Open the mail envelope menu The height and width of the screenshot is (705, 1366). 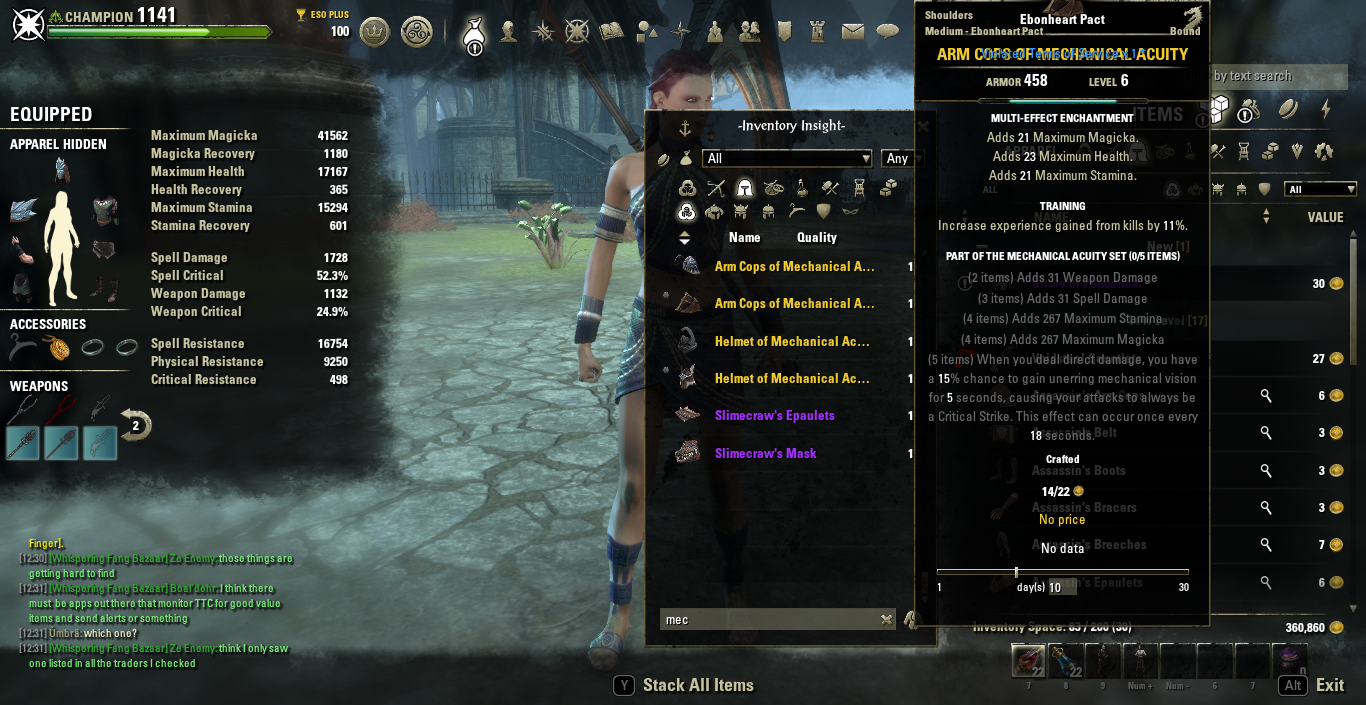click(x=852, y=32)
